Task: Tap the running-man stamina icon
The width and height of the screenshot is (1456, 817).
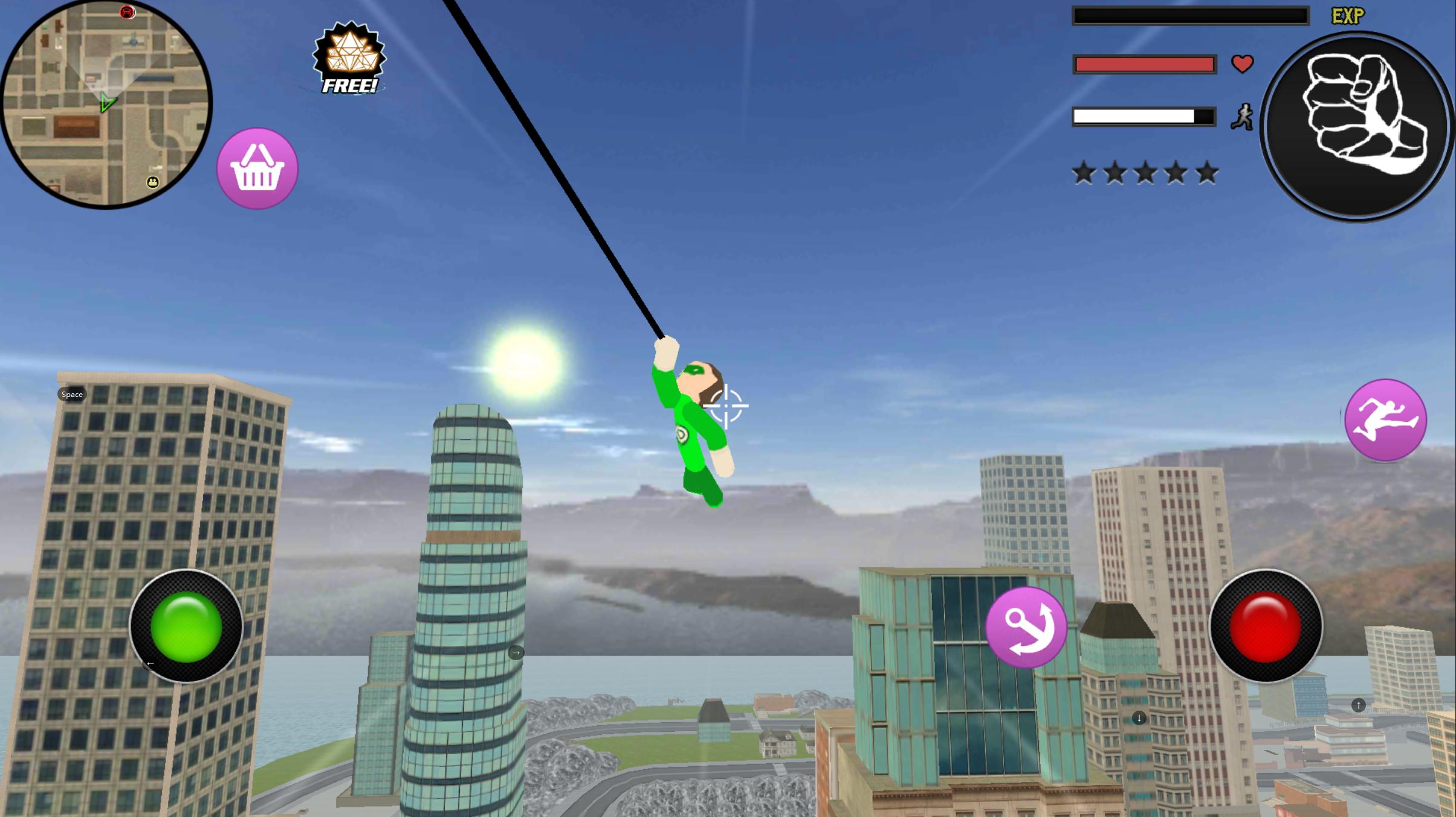Action: (1242, 117)
